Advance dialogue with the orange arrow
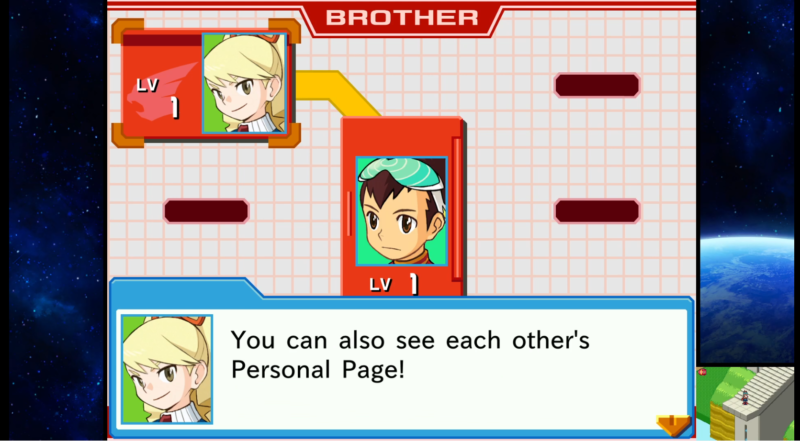Image resolution: width=800 pixels, height=441 pixels. click(x=672, y=424)
